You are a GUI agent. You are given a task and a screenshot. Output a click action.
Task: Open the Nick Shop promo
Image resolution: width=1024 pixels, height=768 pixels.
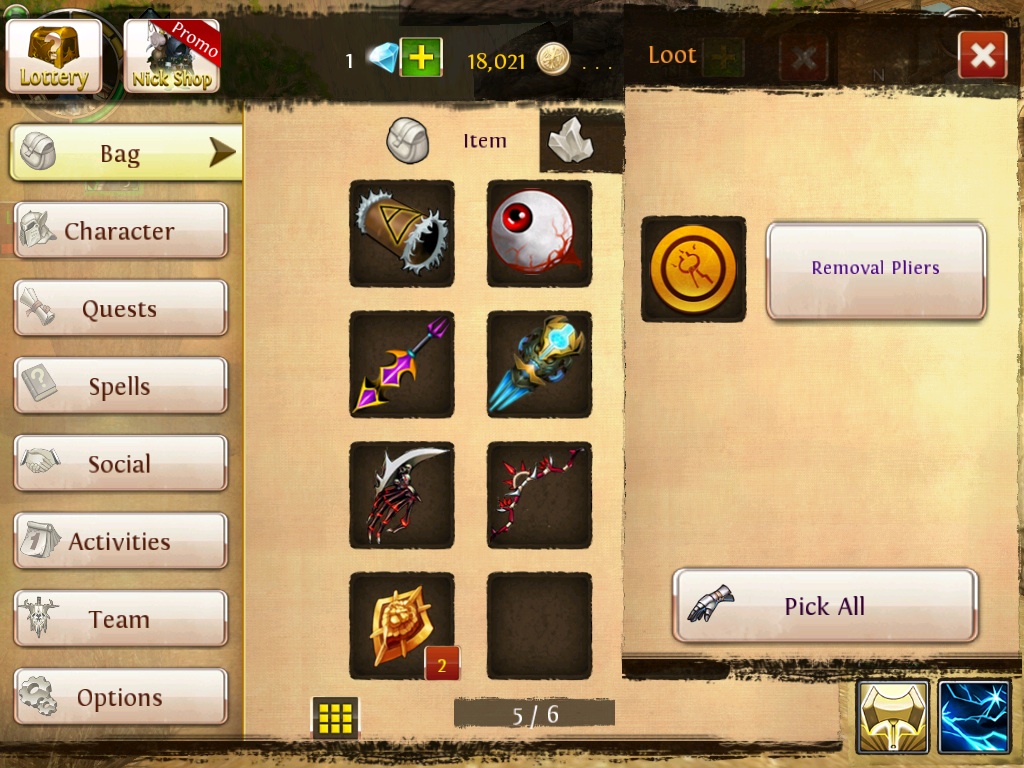[x=172, y=56]
